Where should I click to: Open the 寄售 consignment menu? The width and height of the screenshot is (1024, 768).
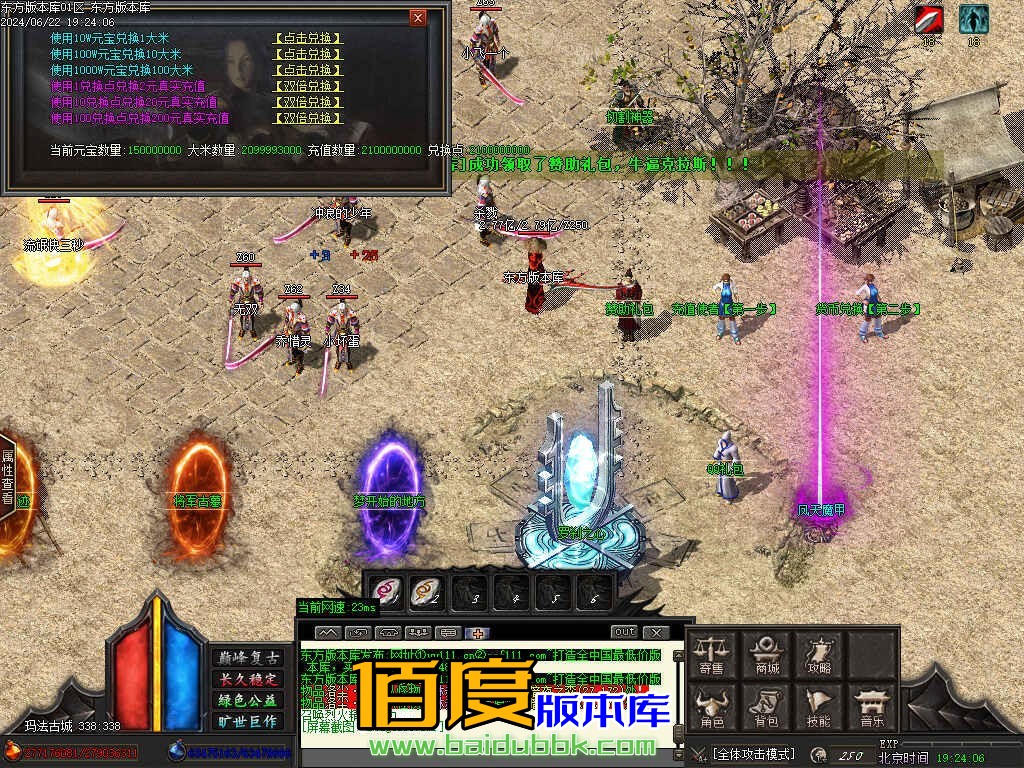pos(712,654)
